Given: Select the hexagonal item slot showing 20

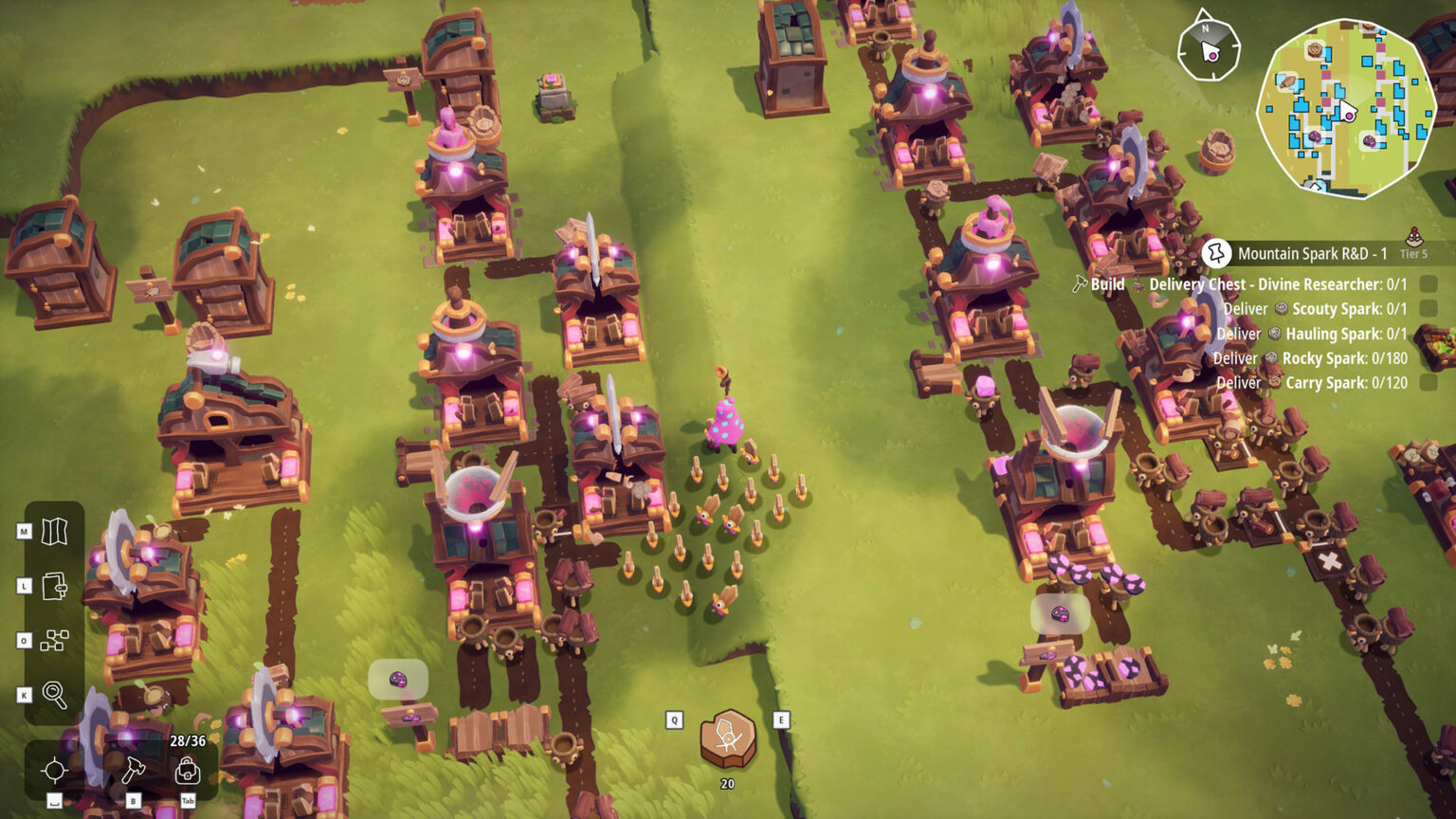Looking at the screenshot, I should click(728, 738).
